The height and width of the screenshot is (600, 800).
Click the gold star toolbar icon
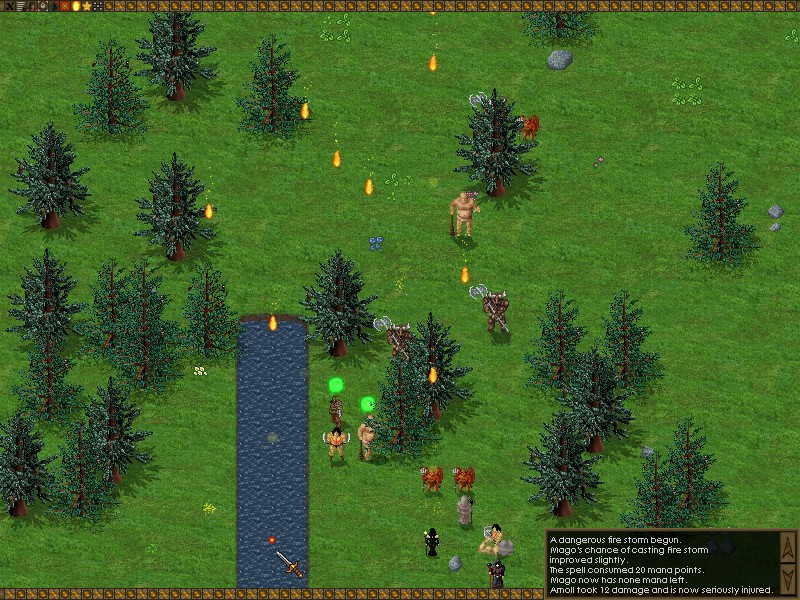(86, 6)
